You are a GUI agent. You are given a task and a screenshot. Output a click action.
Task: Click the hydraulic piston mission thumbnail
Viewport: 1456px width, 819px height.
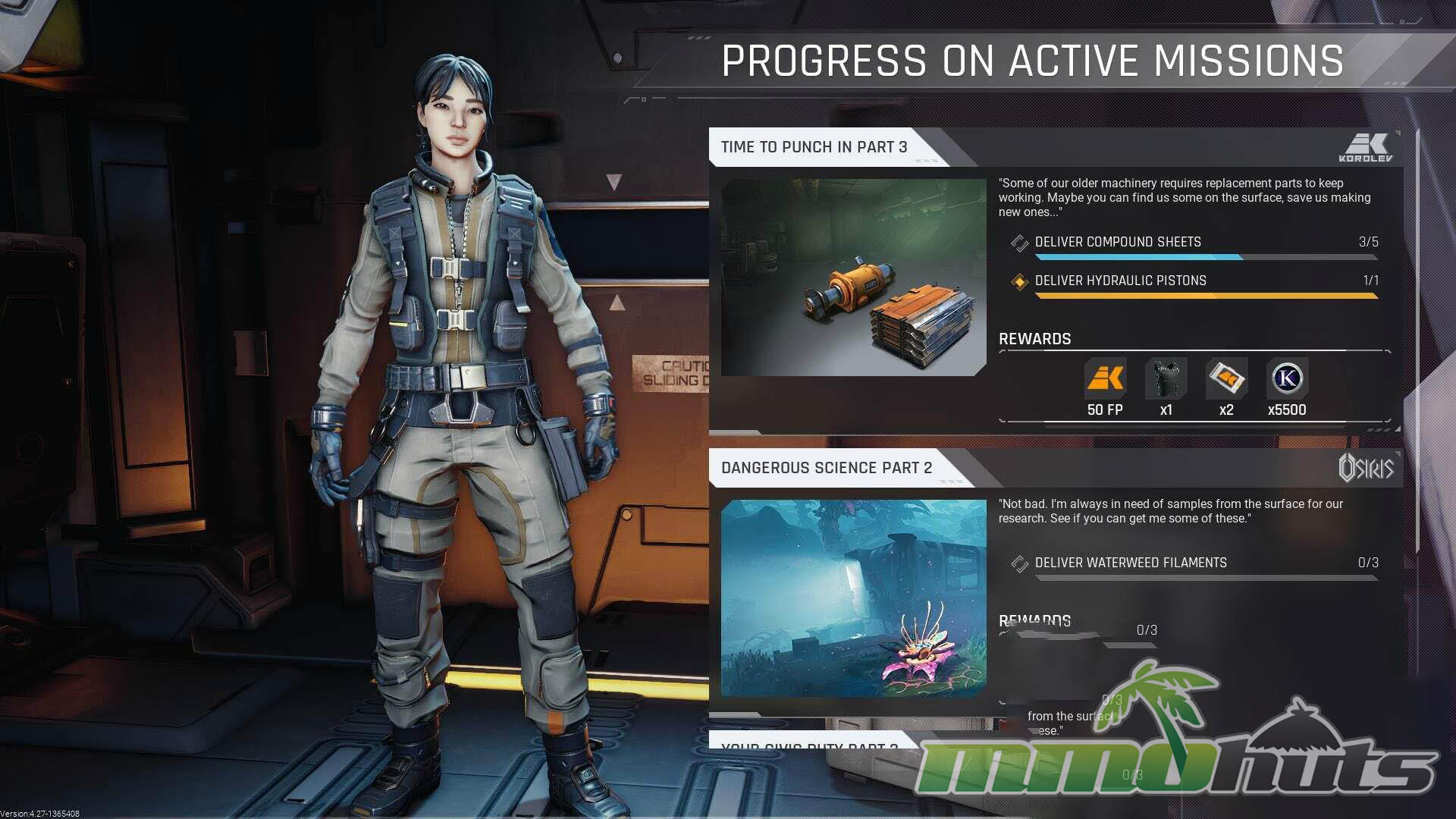tap(853, 278)
